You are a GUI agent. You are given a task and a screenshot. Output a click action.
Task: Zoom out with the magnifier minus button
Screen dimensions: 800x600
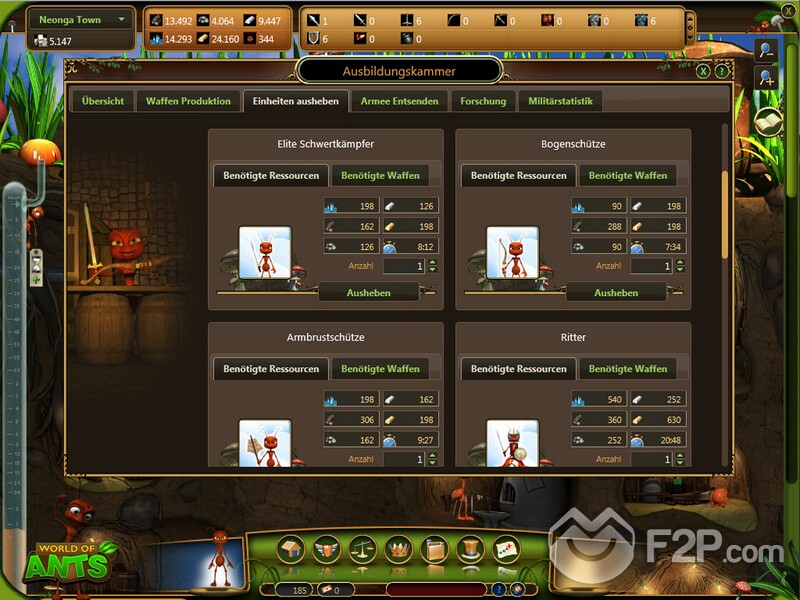(766, 51)
